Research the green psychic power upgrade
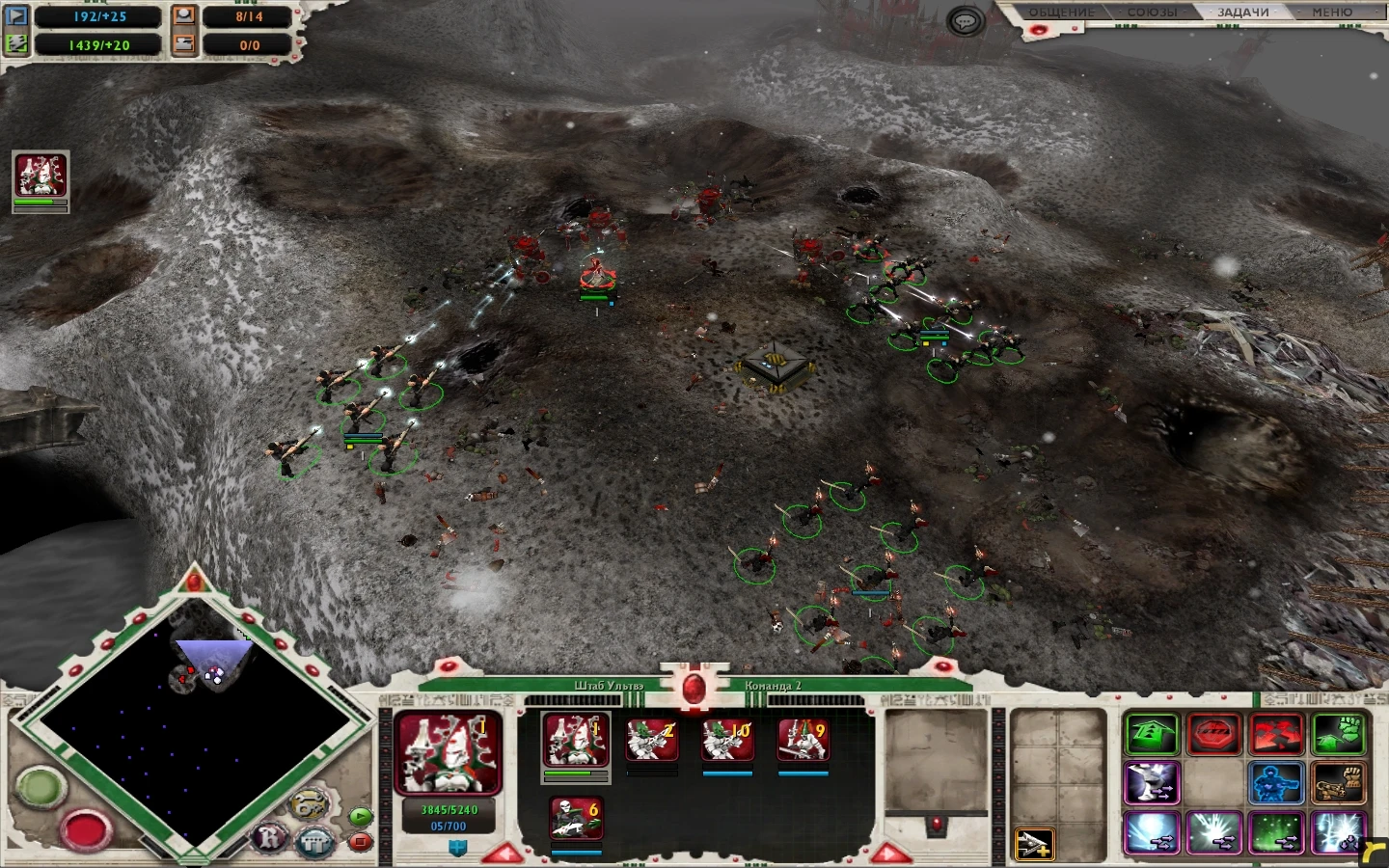Viewport: 1389px width, 868px height. tap(1276, 832)
